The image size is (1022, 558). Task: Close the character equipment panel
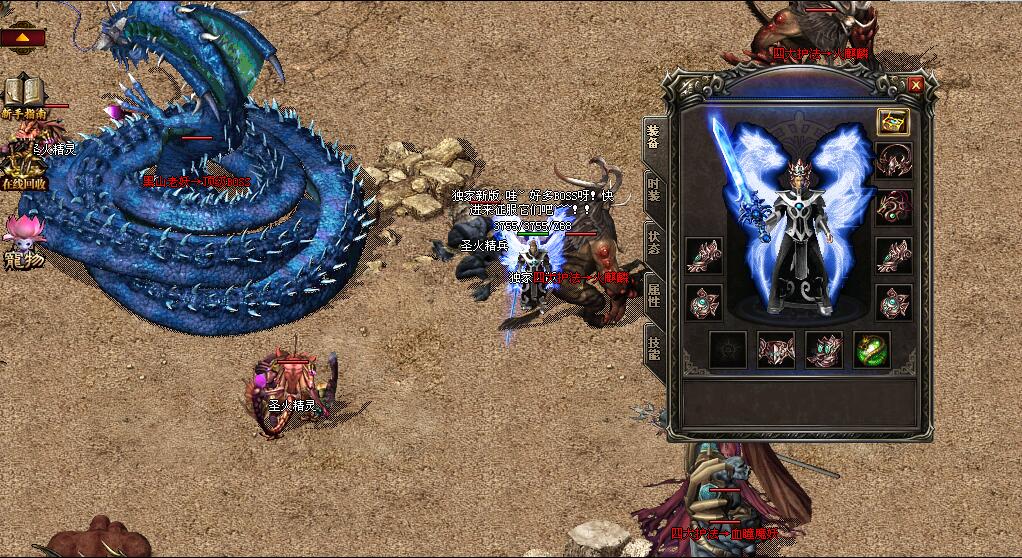(x=916, y=86)
